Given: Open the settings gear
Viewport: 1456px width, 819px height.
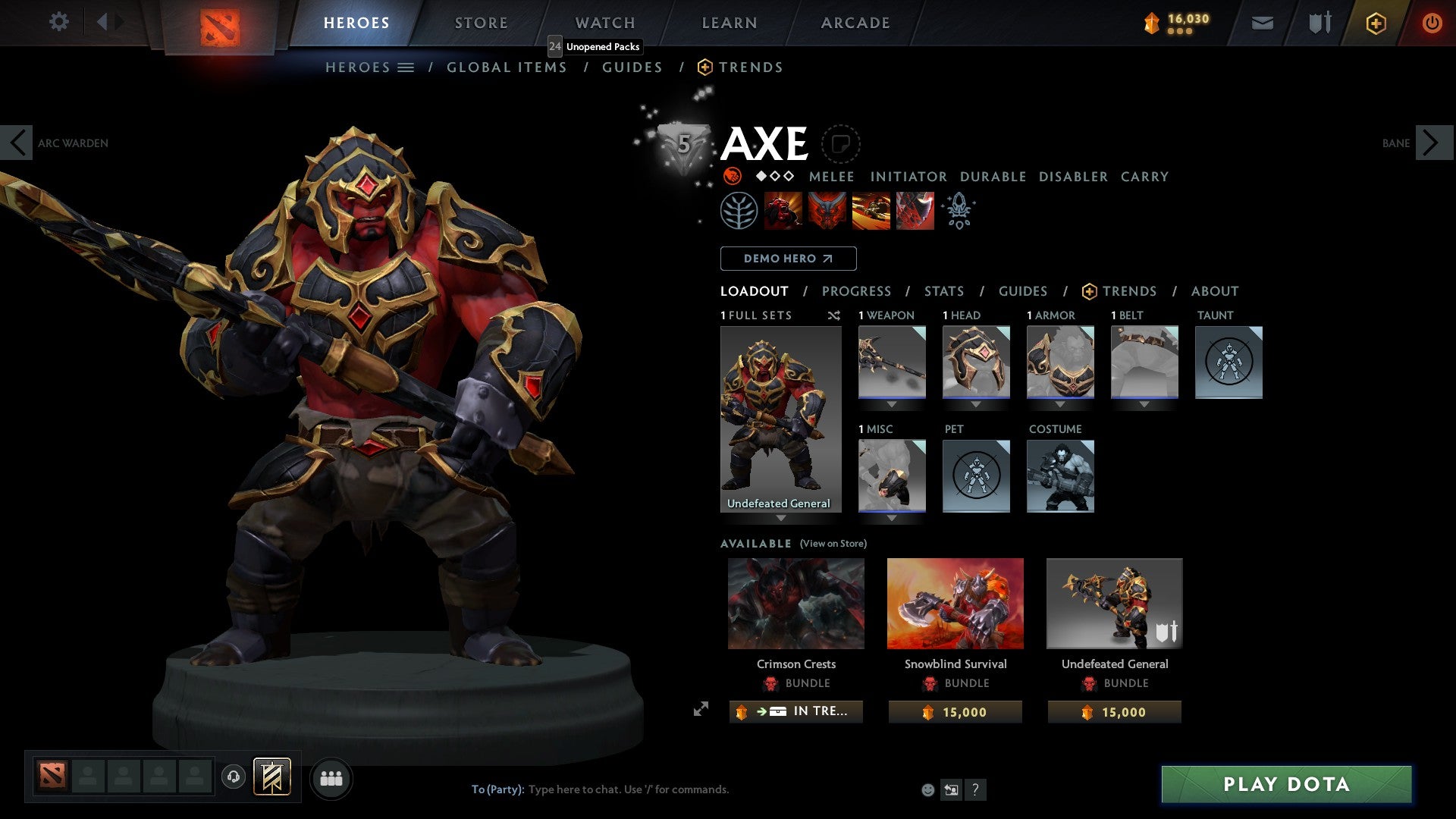Looking at the screenshot, I should (x=58, y=22).
